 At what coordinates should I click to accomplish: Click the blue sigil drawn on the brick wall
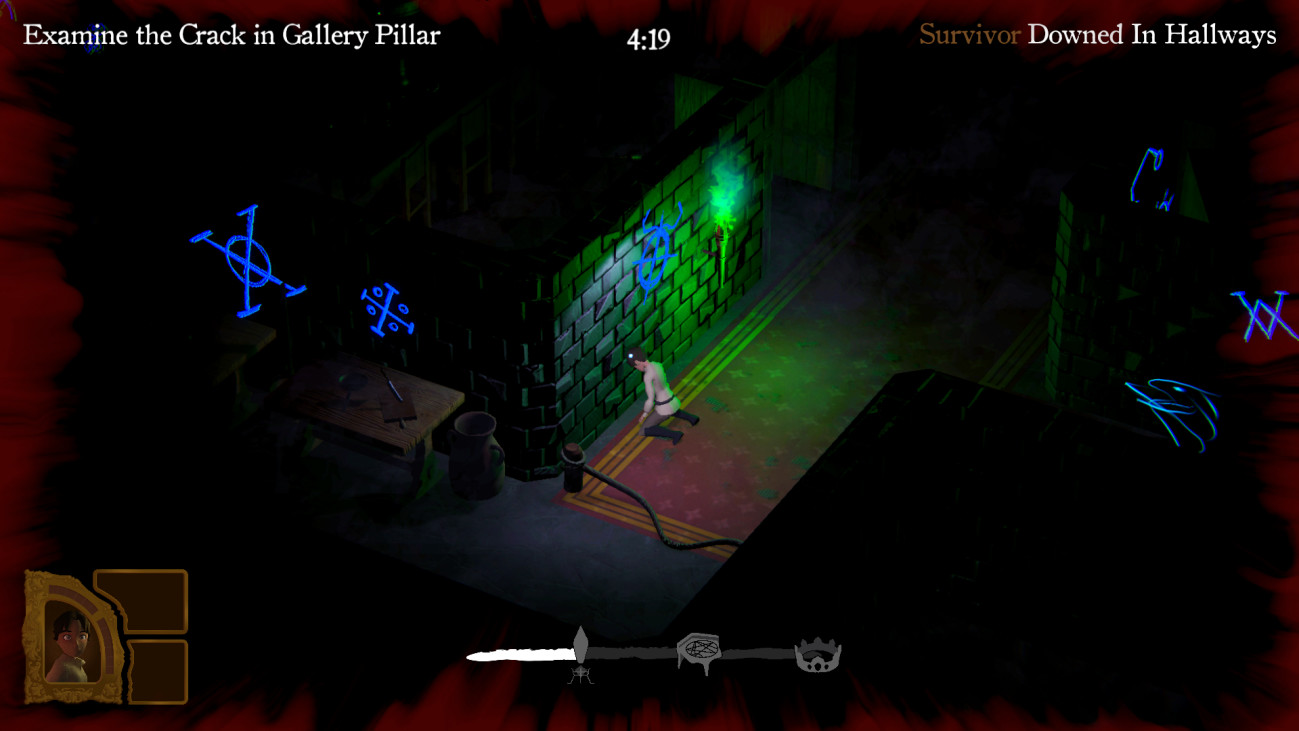click(654, 253)
